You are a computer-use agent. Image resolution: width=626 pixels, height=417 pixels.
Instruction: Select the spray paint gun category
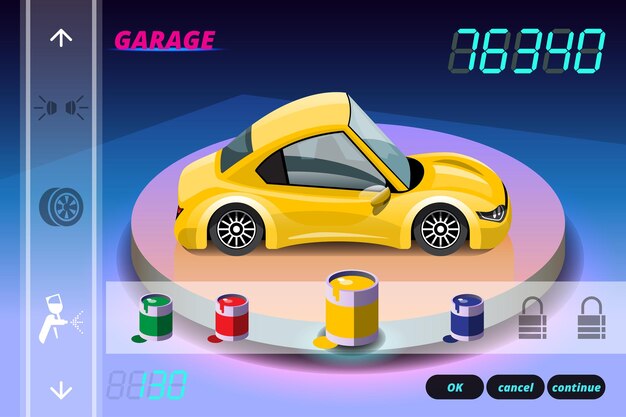click(x=59, y=318)
